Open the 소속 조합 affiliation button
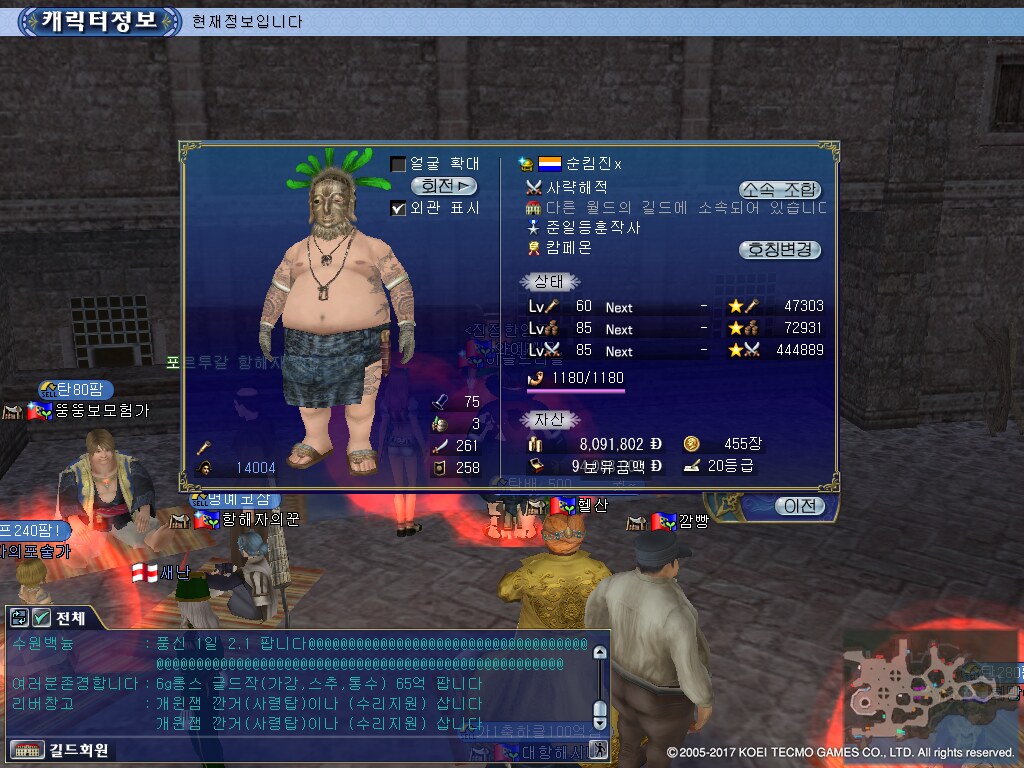 (779, 189)
